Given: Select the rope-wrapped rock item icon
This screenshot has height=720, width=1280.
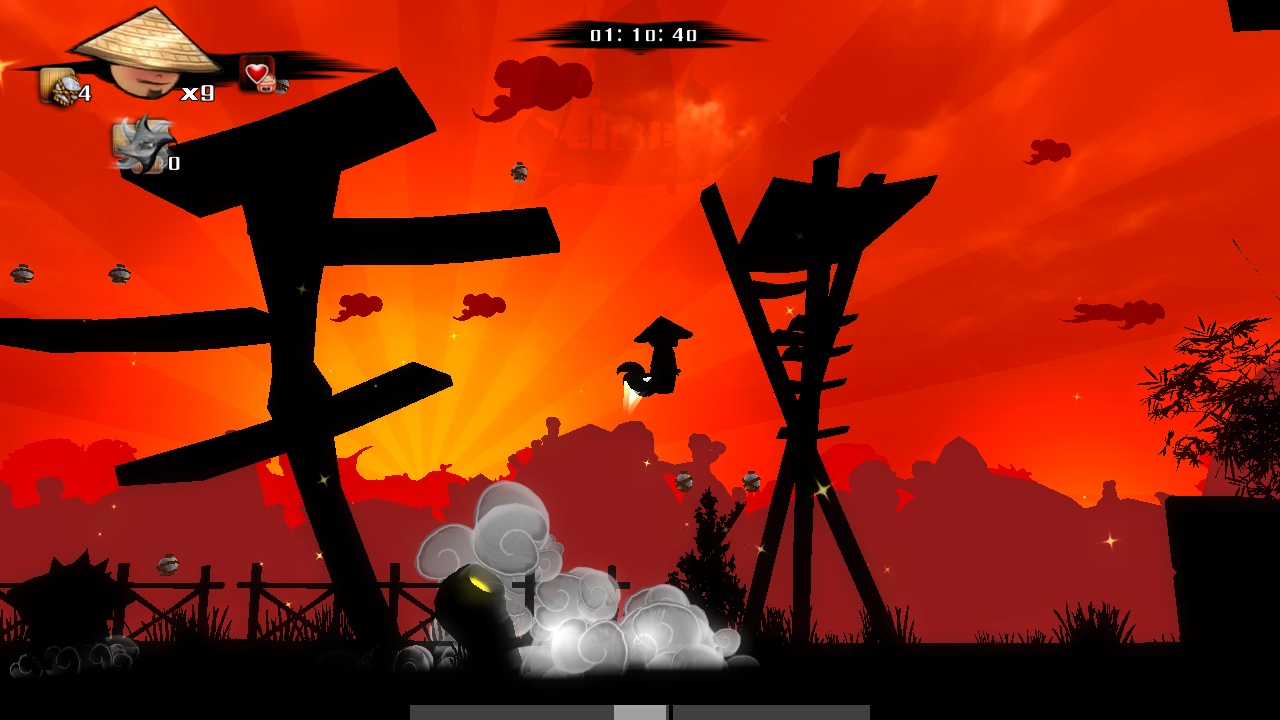Looking at the screenshot, I should click(59, 87).
